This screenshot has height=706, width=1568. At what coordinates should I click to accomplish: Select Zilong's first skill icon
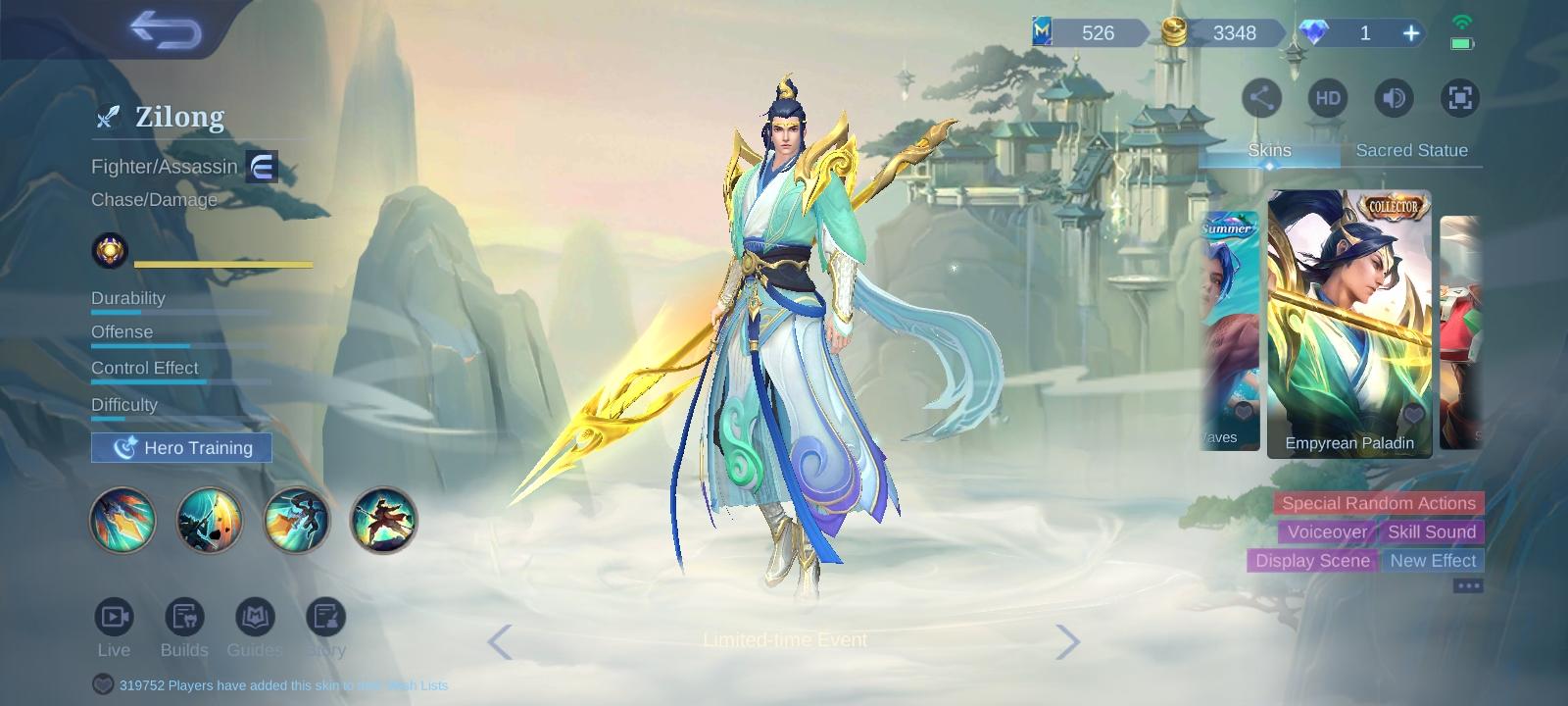(122, 521)
